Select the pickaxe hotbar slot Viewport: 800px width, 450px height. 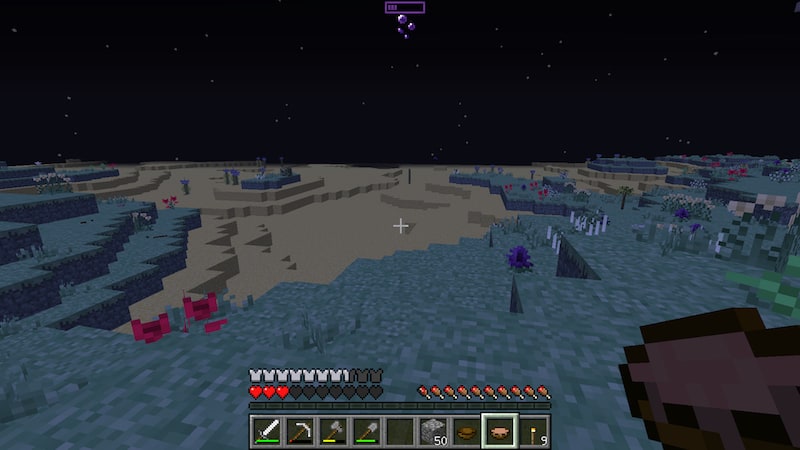[x=300, y=431]
